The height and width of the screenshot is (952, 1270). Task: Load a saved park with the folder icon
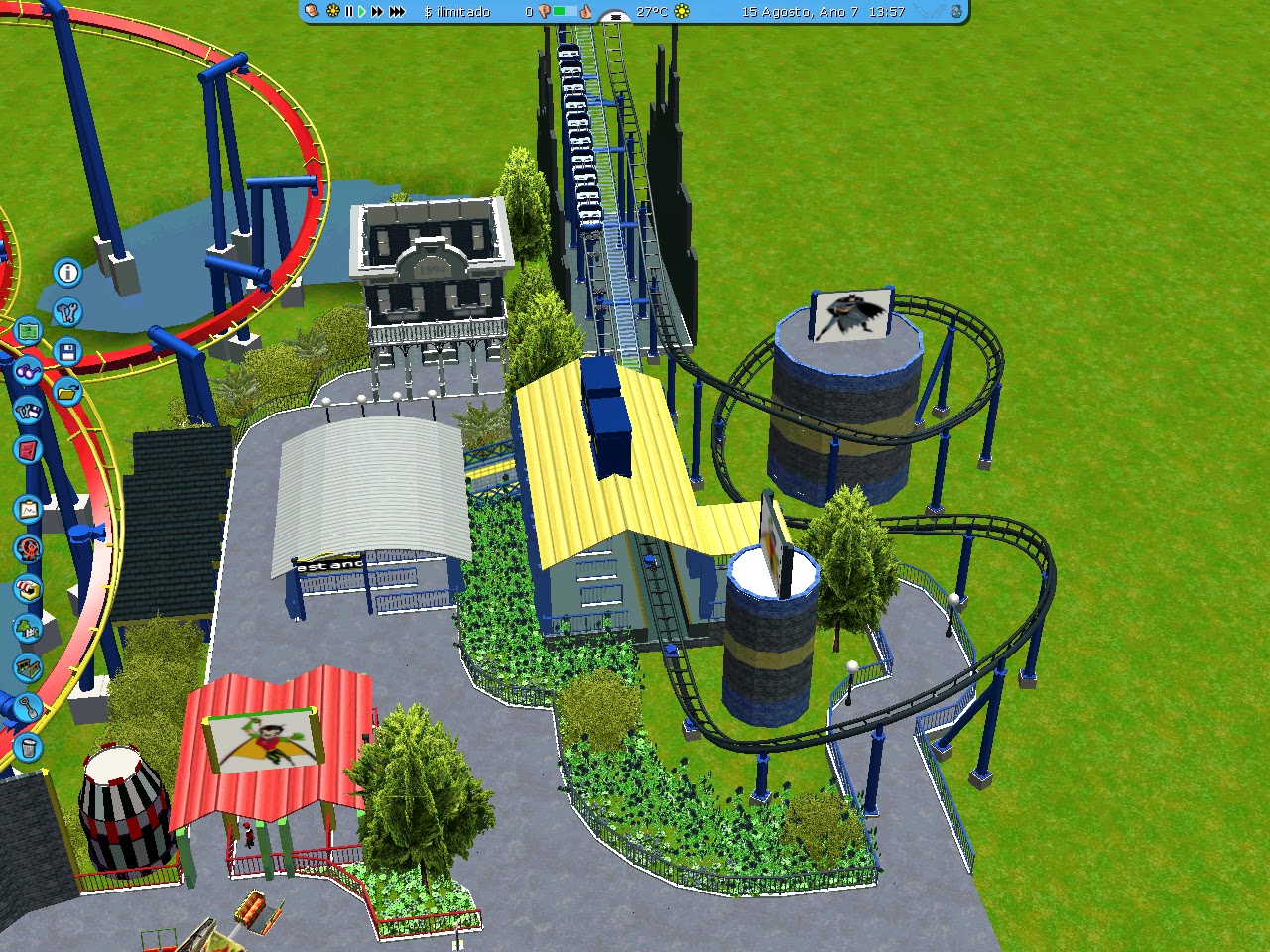pyautogui.click(x=65, y=390)
